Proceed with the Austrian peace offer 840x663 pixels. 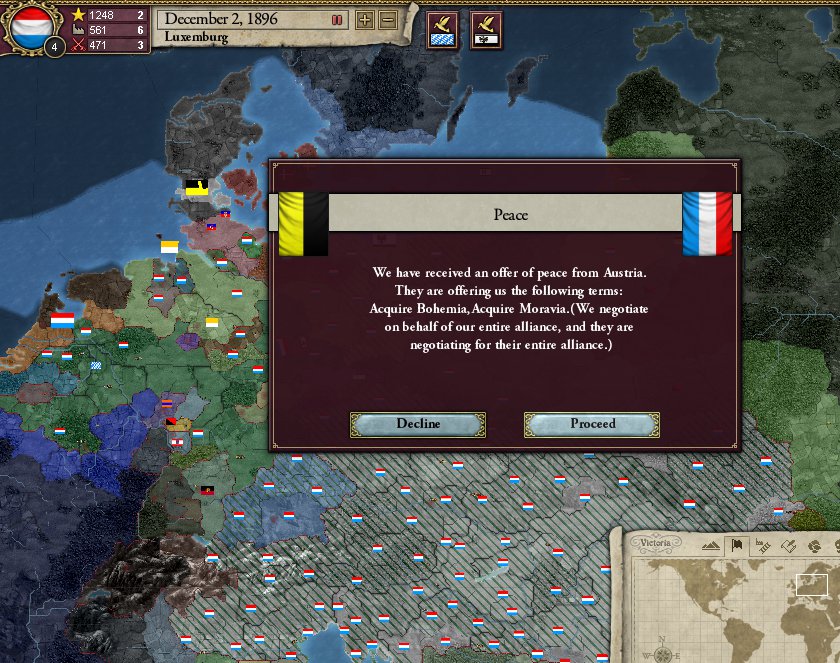click(x=592, y=424)
